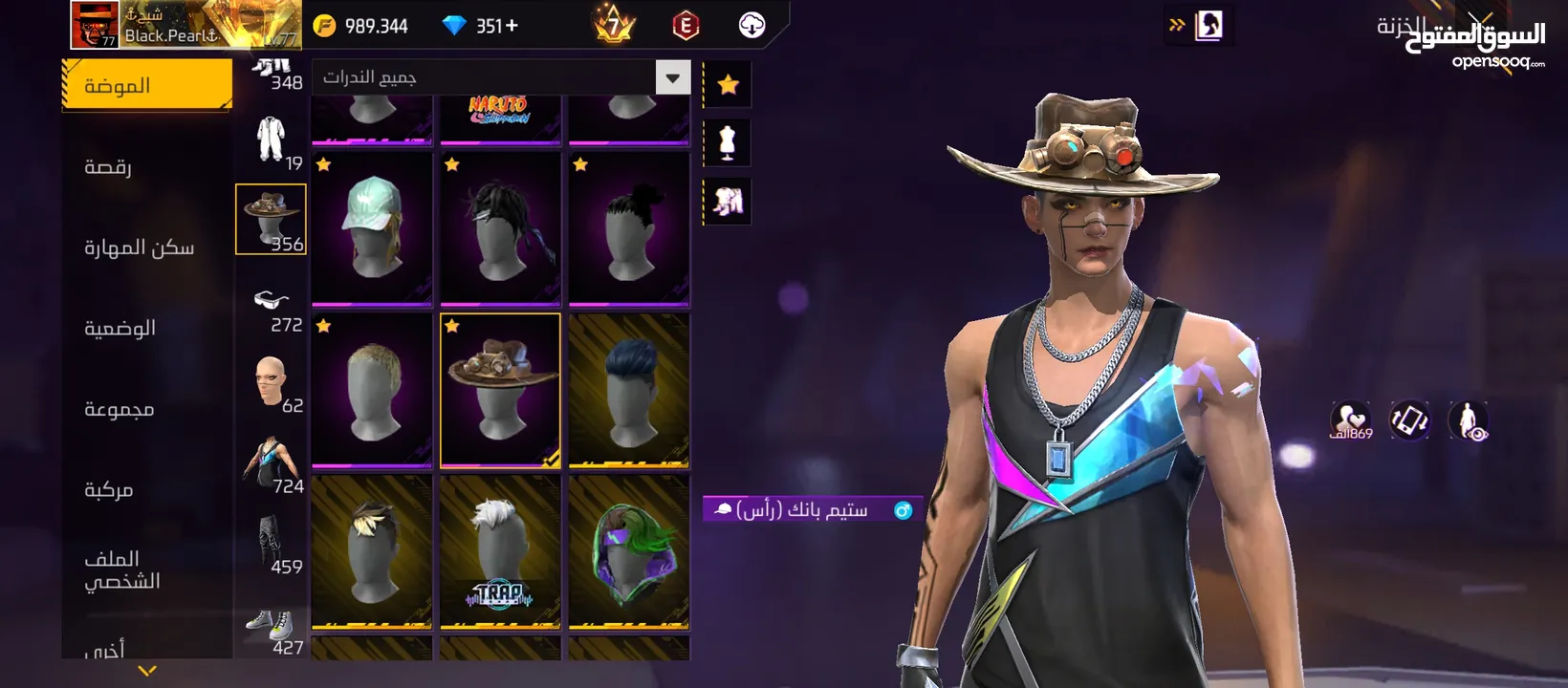Choose the green and purple hood item
Screen dimensions: 1568x688
click(x=628, y=552)
